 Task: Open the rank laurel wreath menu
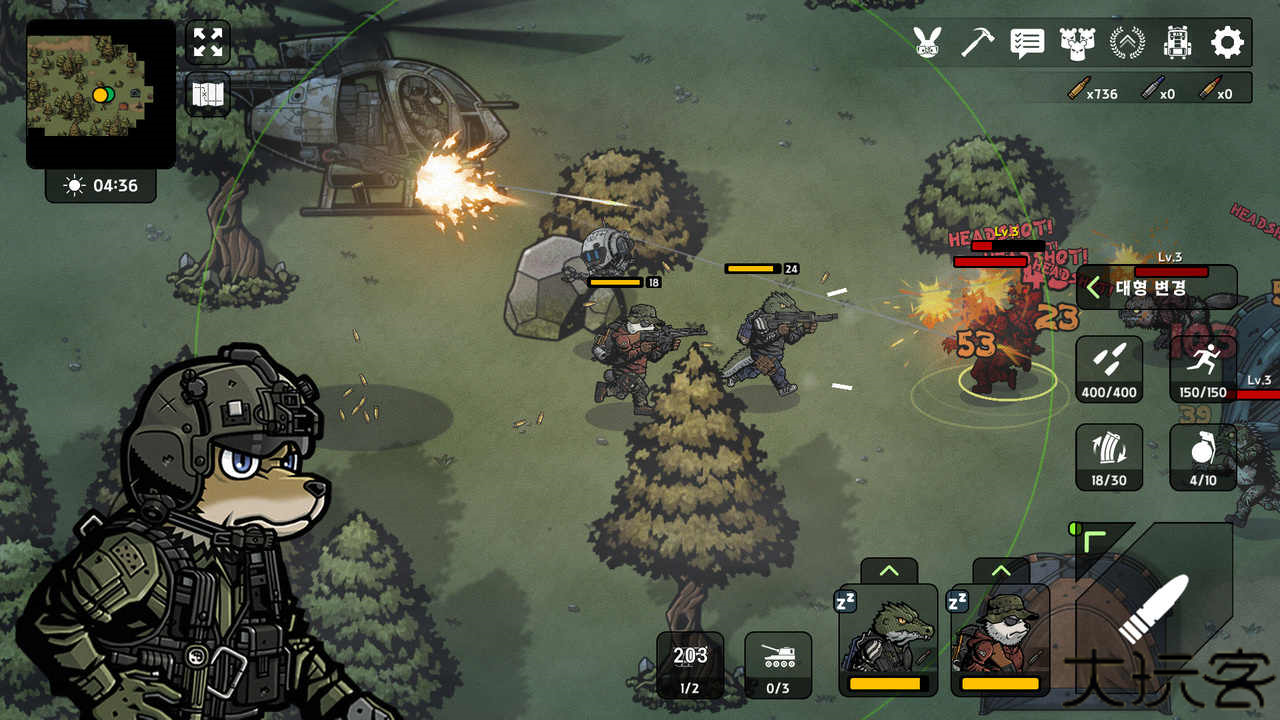[1127, 42]
